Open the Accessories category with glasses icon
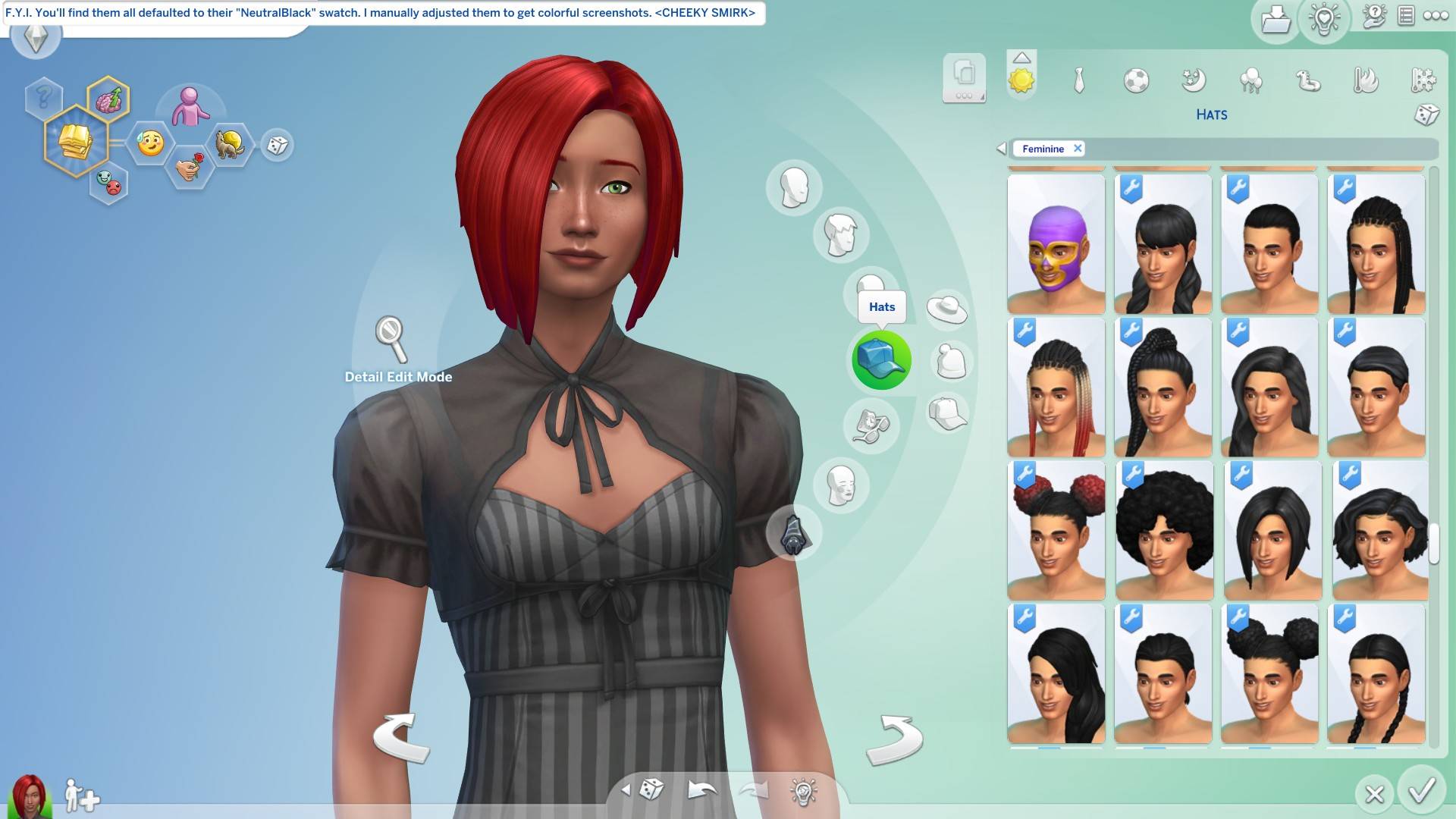This screenshot has width=1456, height=819. click(871, 426)
